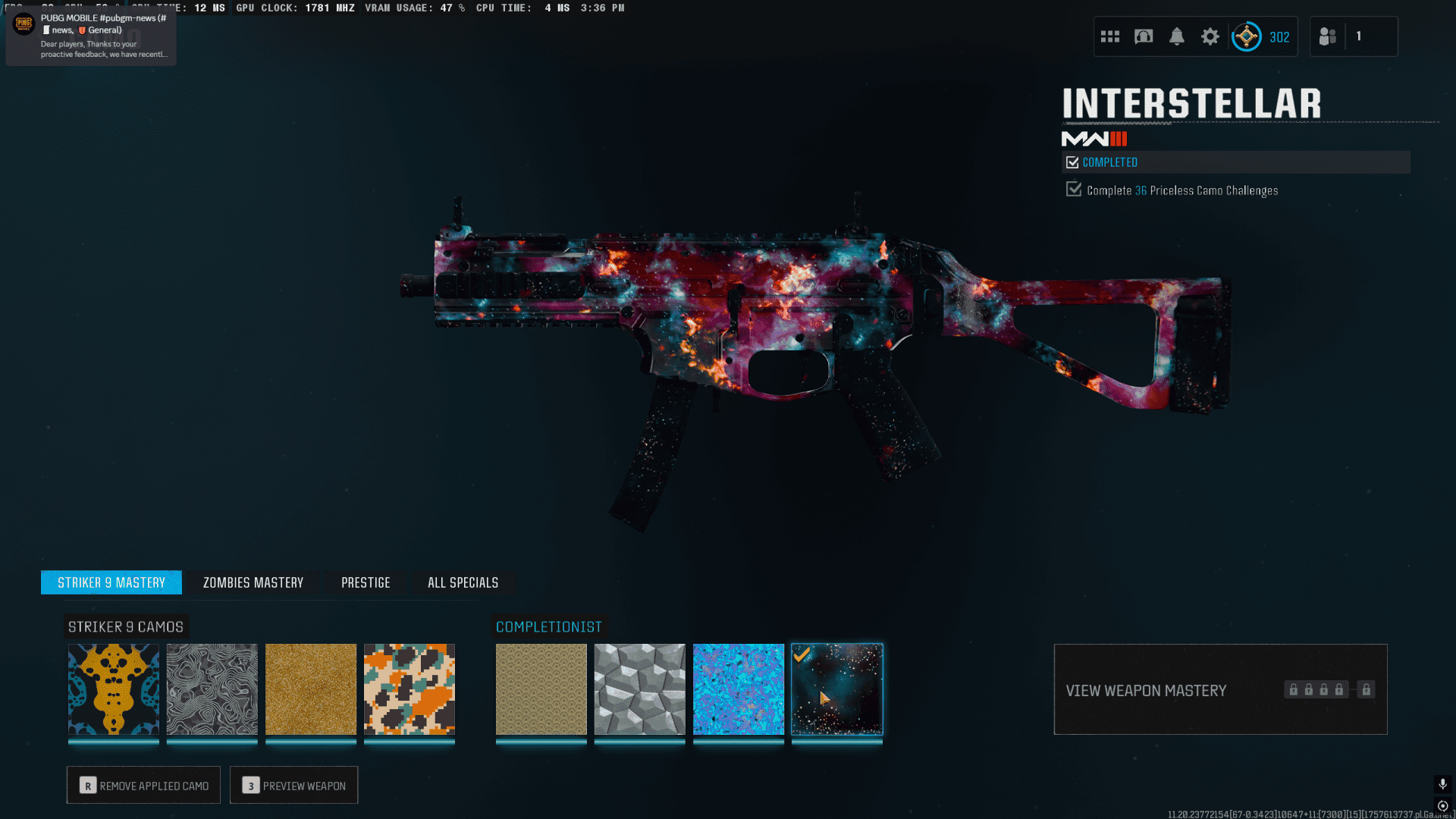Select the Interstellar starfield camo
Screen dimensions: 1456x819
837,689
